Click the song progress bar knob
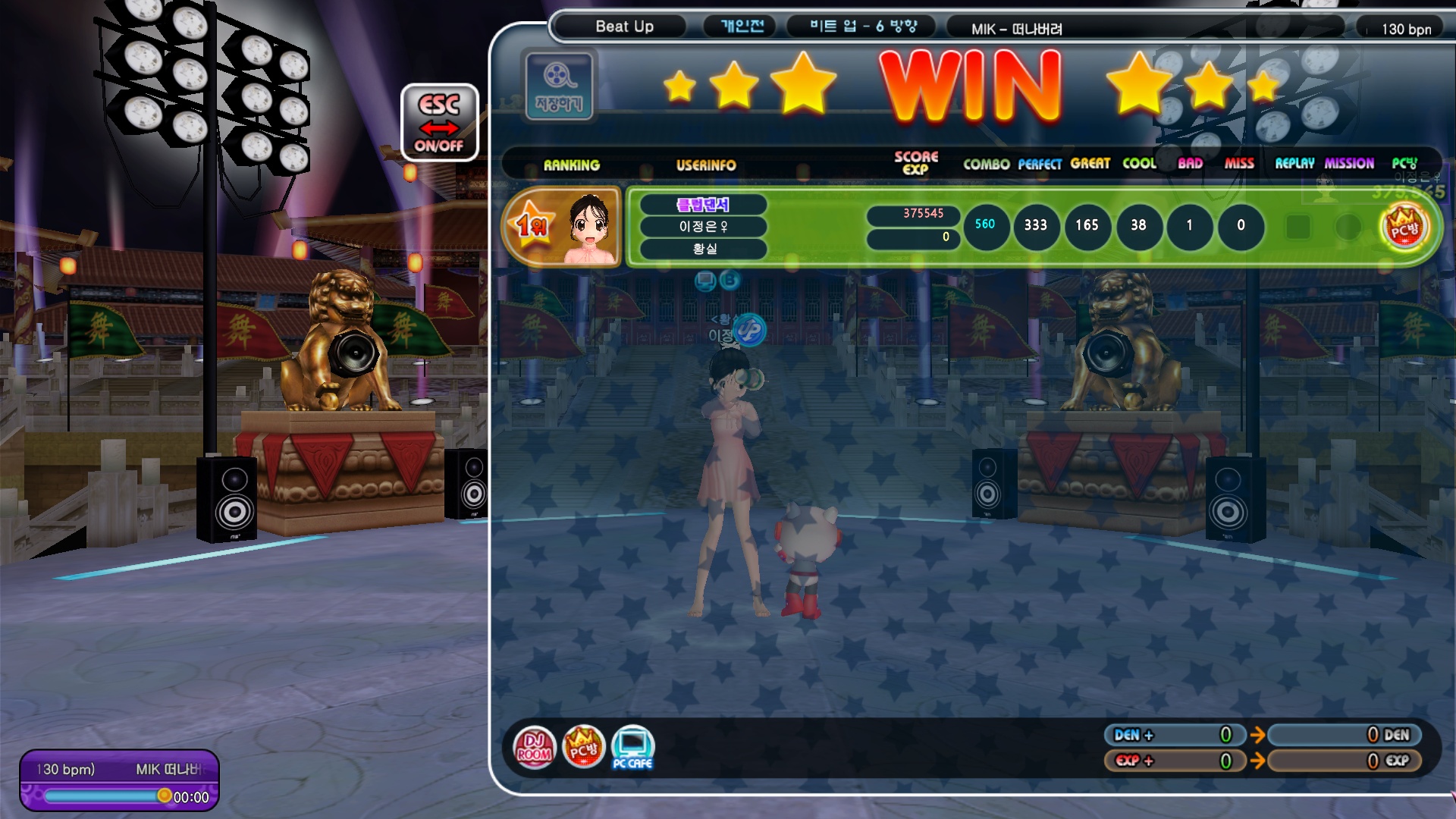1456x819 pixels. tap(164, 795)
